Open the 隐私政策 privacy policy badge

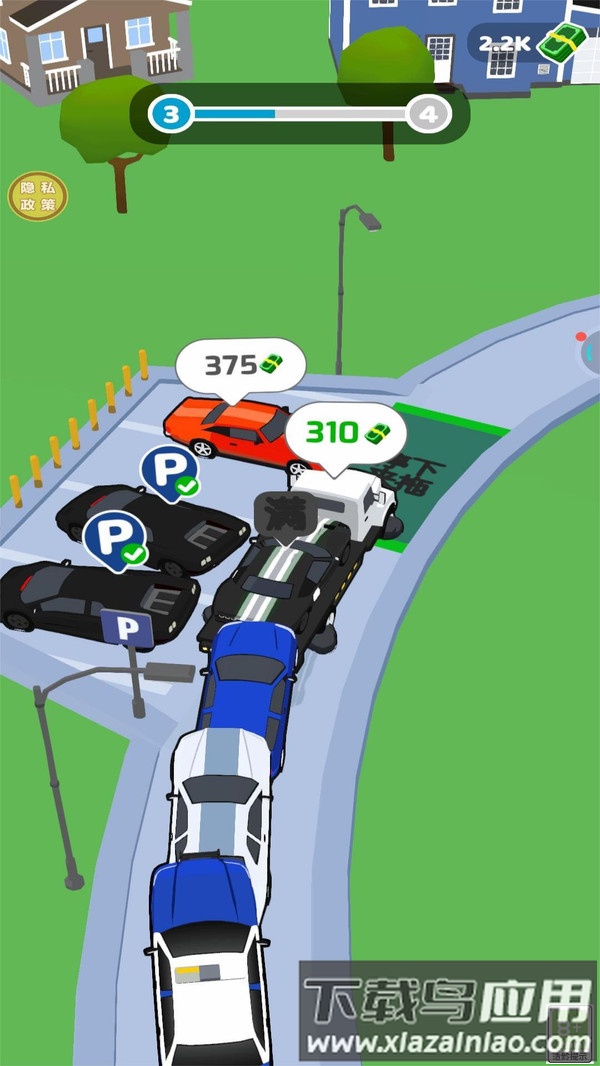(x=38, y=196)
